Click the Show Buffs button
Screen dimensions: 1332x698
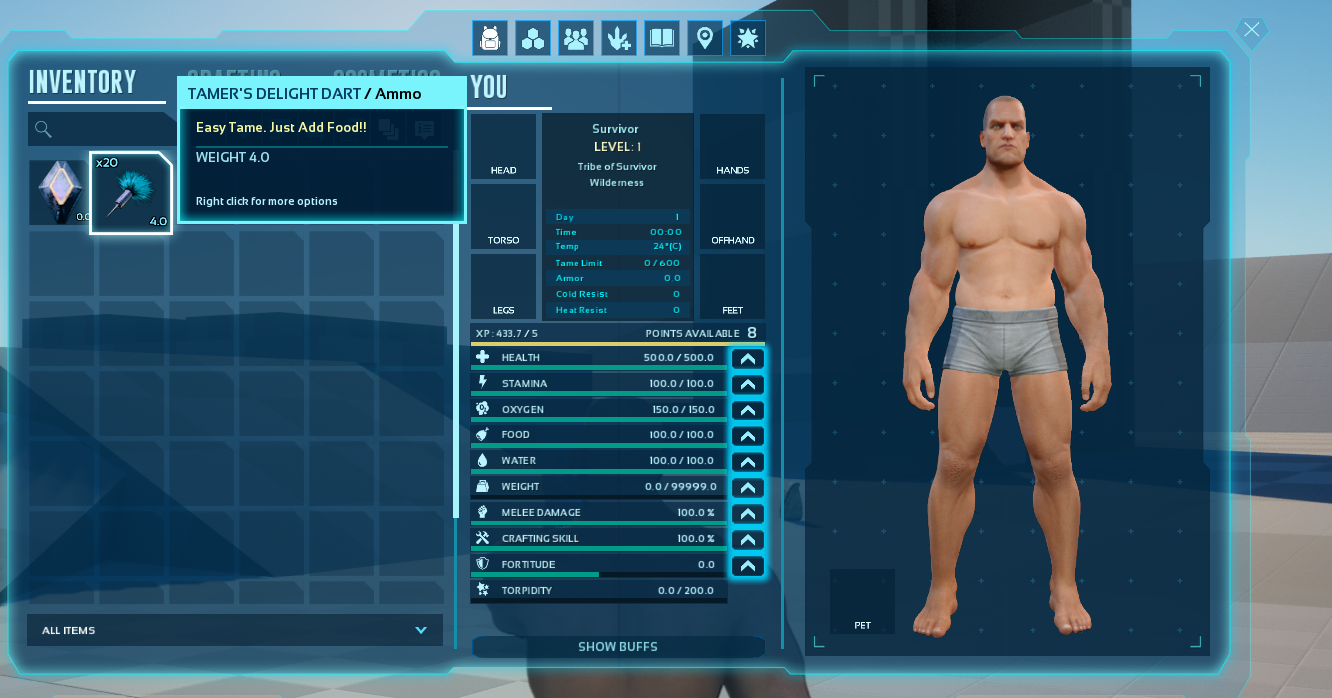[618, 647]
